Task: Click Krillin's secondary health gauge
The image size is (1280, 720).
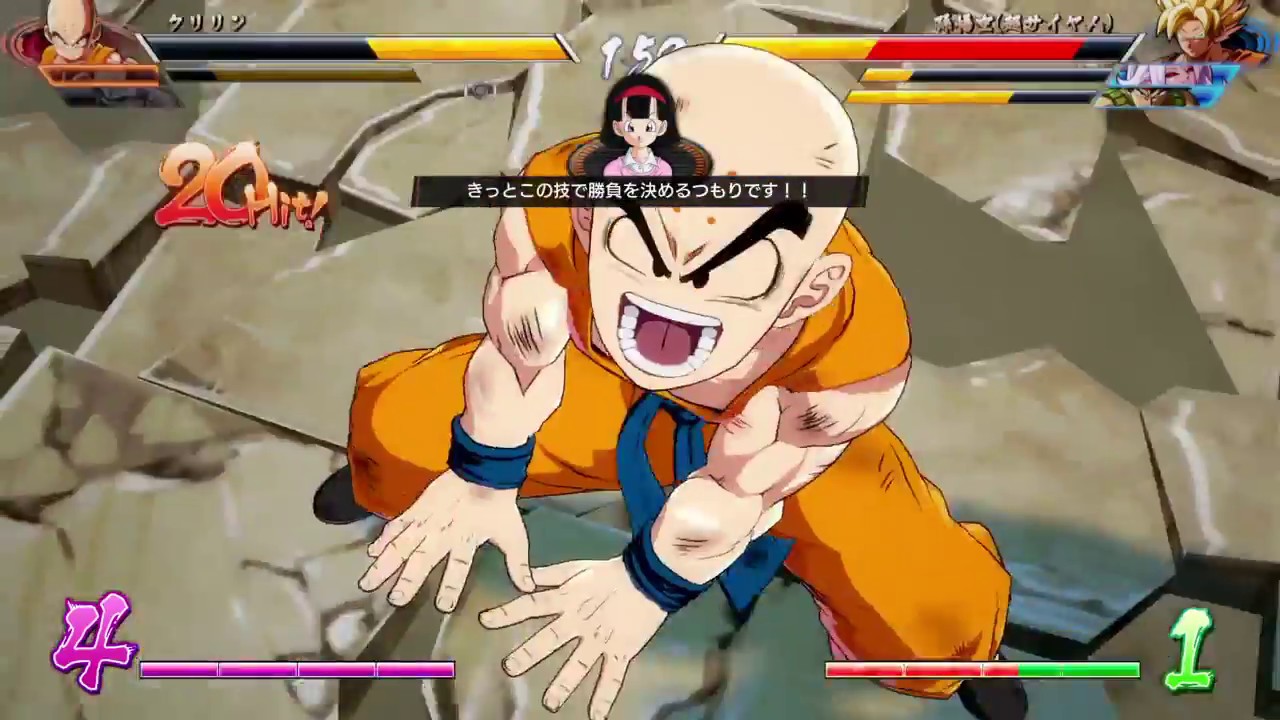Action: [290, 68]
